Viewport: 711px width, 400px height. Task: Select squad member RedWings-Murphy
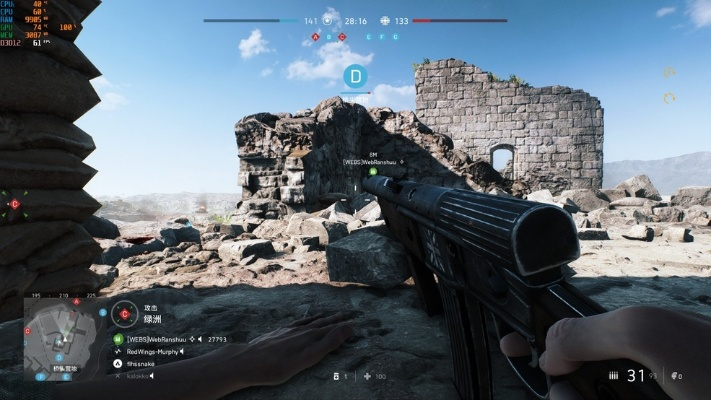(152, 351)
